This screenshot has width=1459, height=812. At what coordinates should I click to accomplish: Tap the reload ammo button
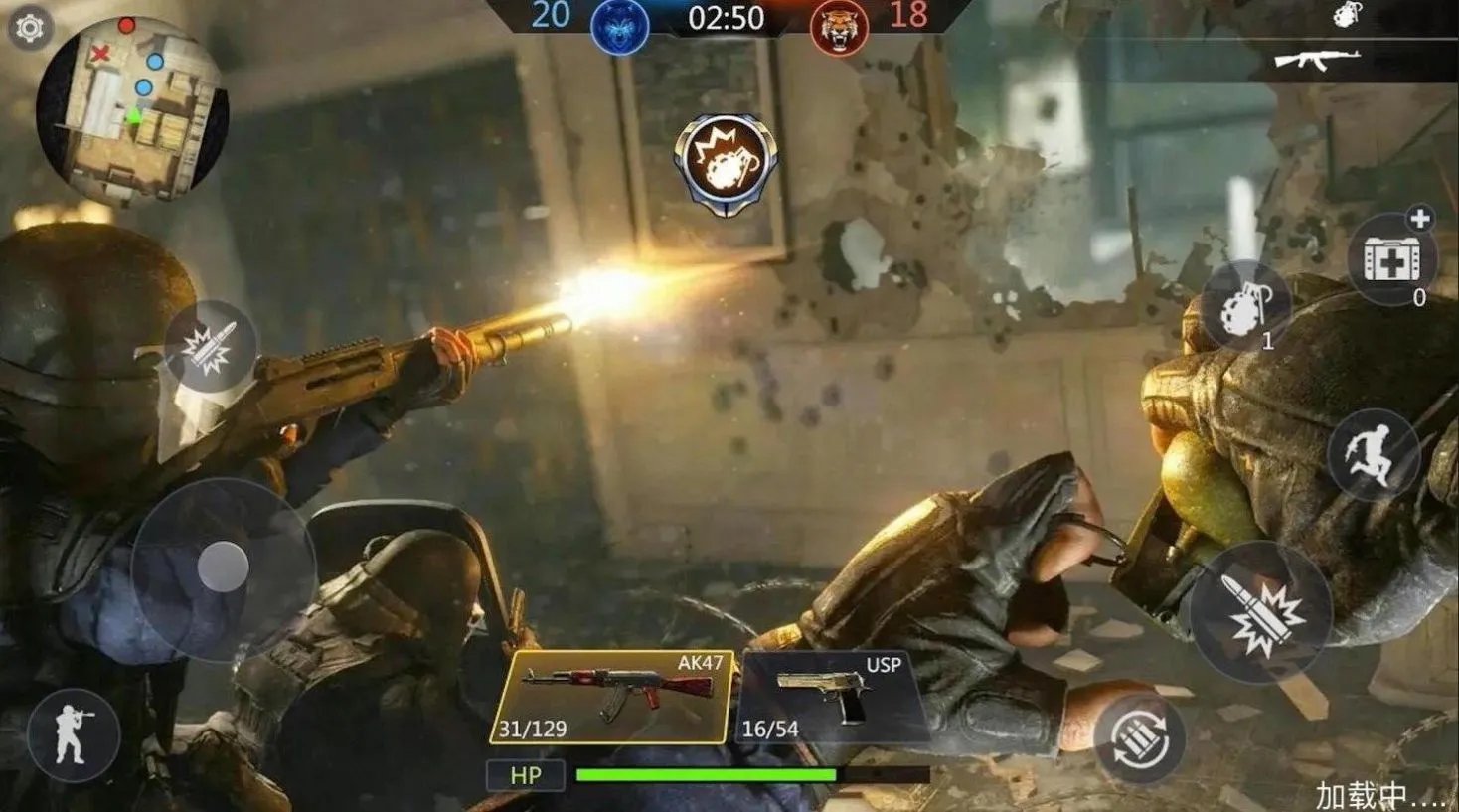pyautogui.click(x=1139, y=740)
